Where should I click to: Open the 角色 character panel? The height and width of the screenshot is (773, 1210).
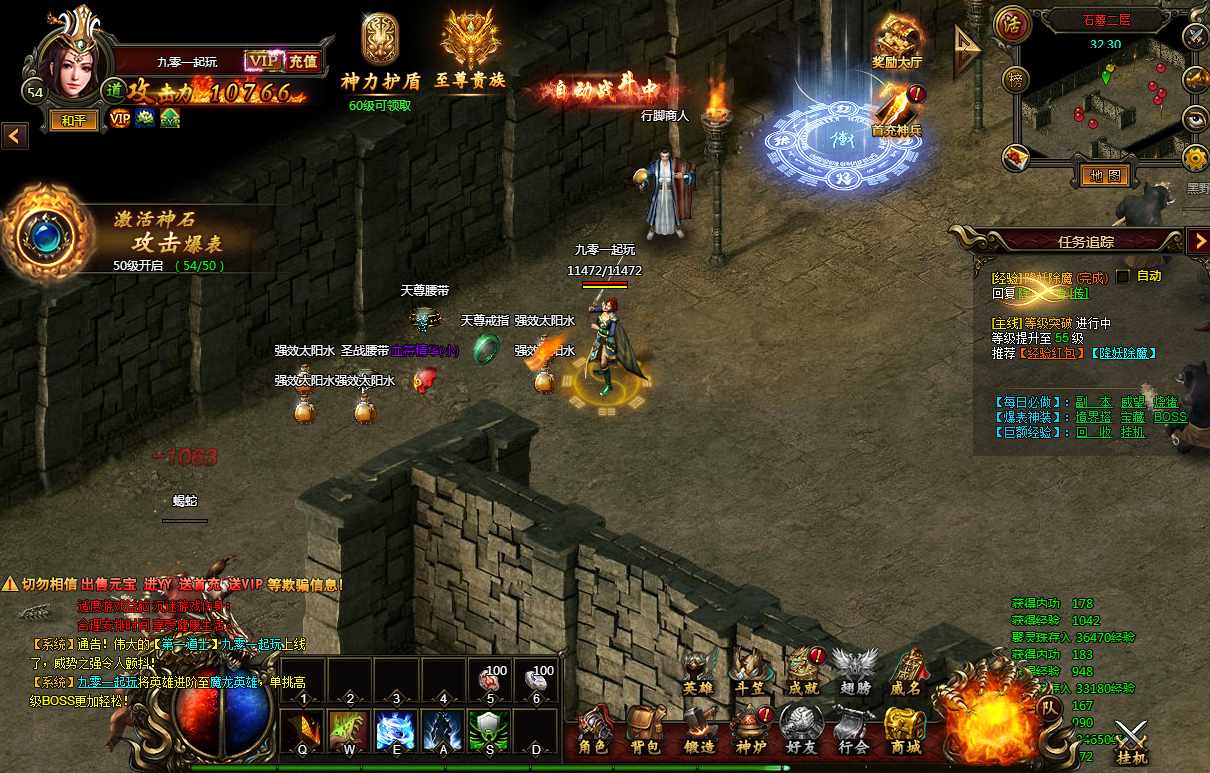coord(596,729)
